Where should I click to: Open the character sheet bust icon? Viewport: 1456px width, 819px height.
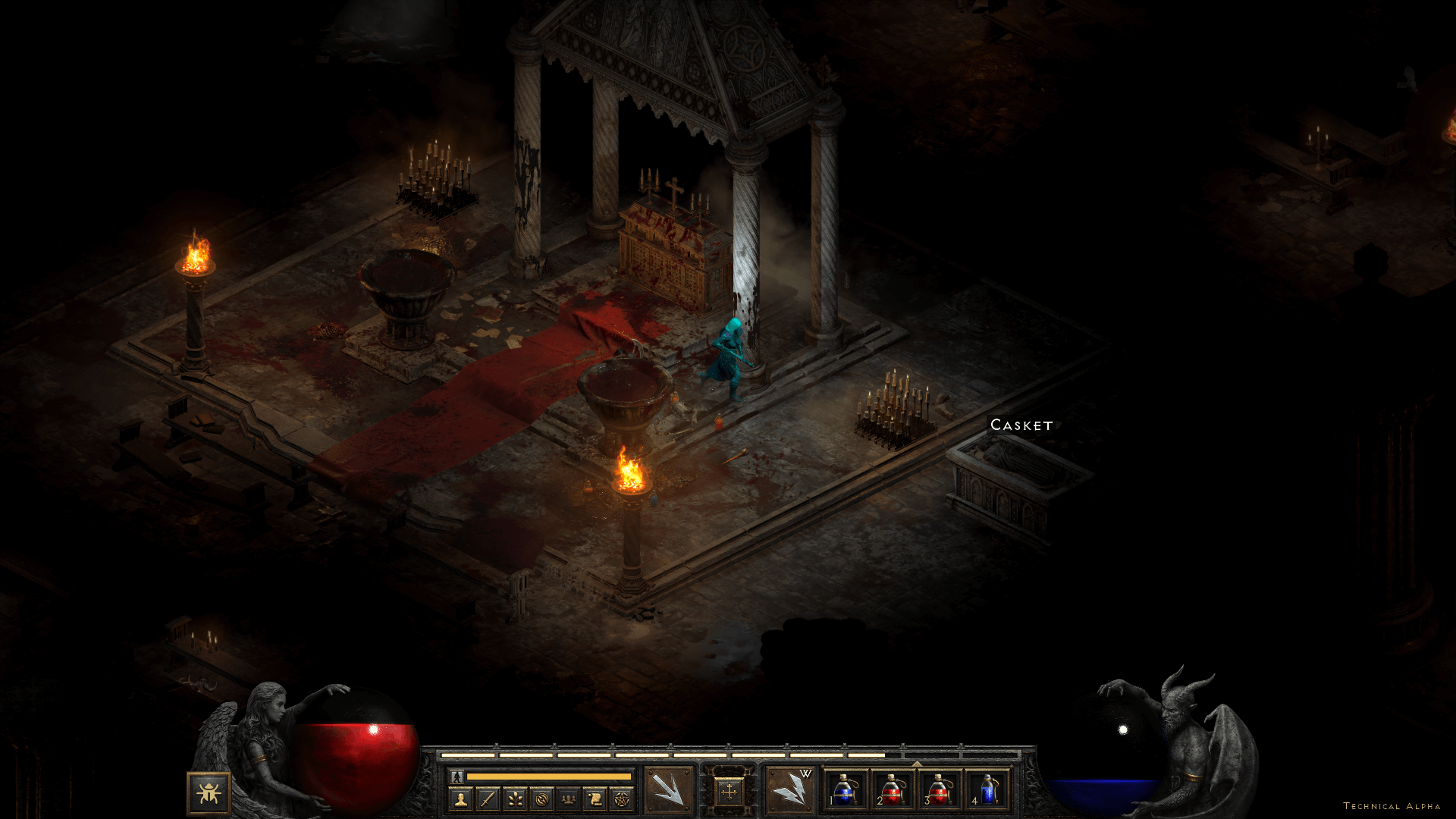[x=460, y=799]
